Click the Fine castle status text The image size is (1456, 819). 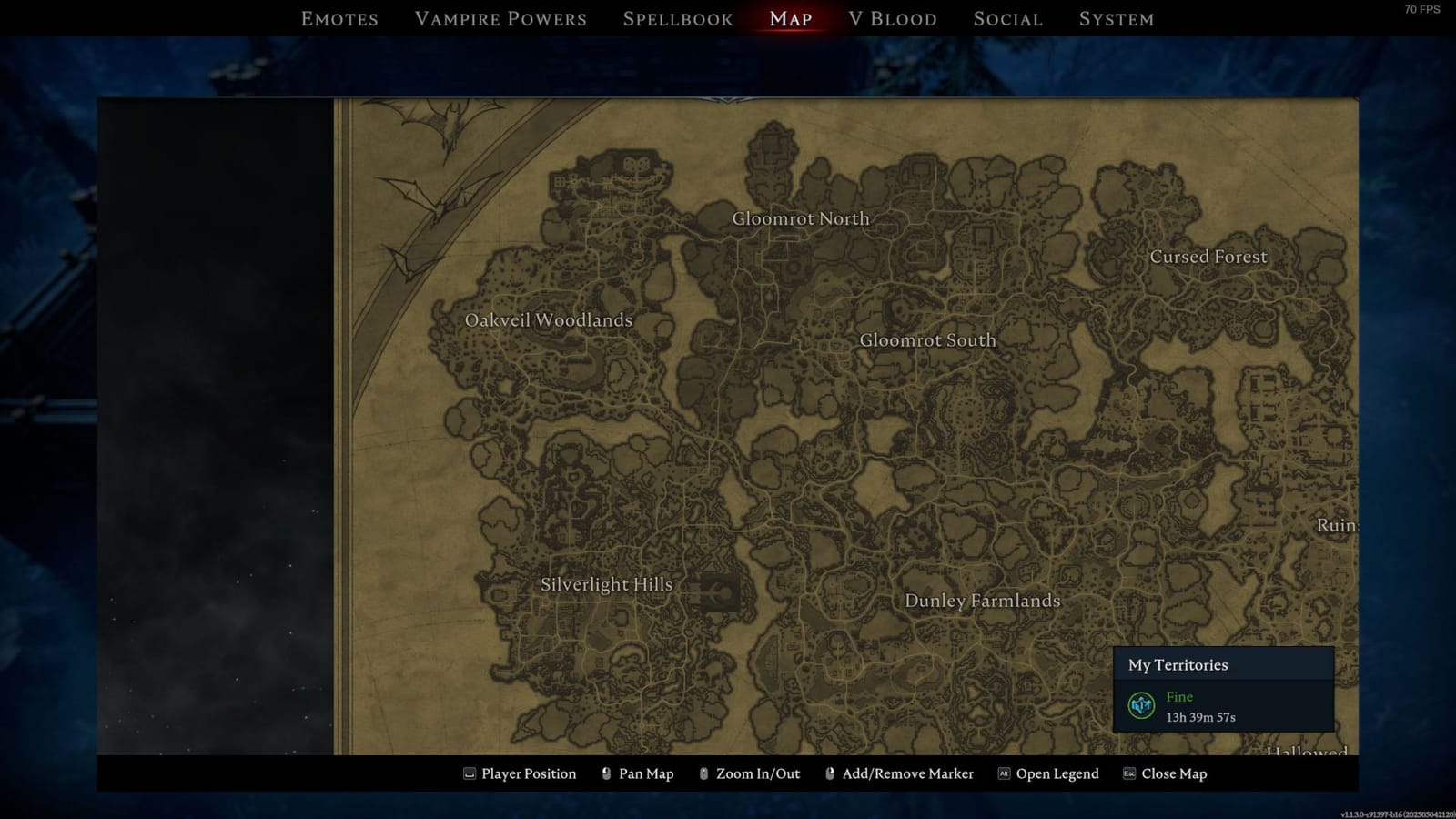[x=1179, y=696]
